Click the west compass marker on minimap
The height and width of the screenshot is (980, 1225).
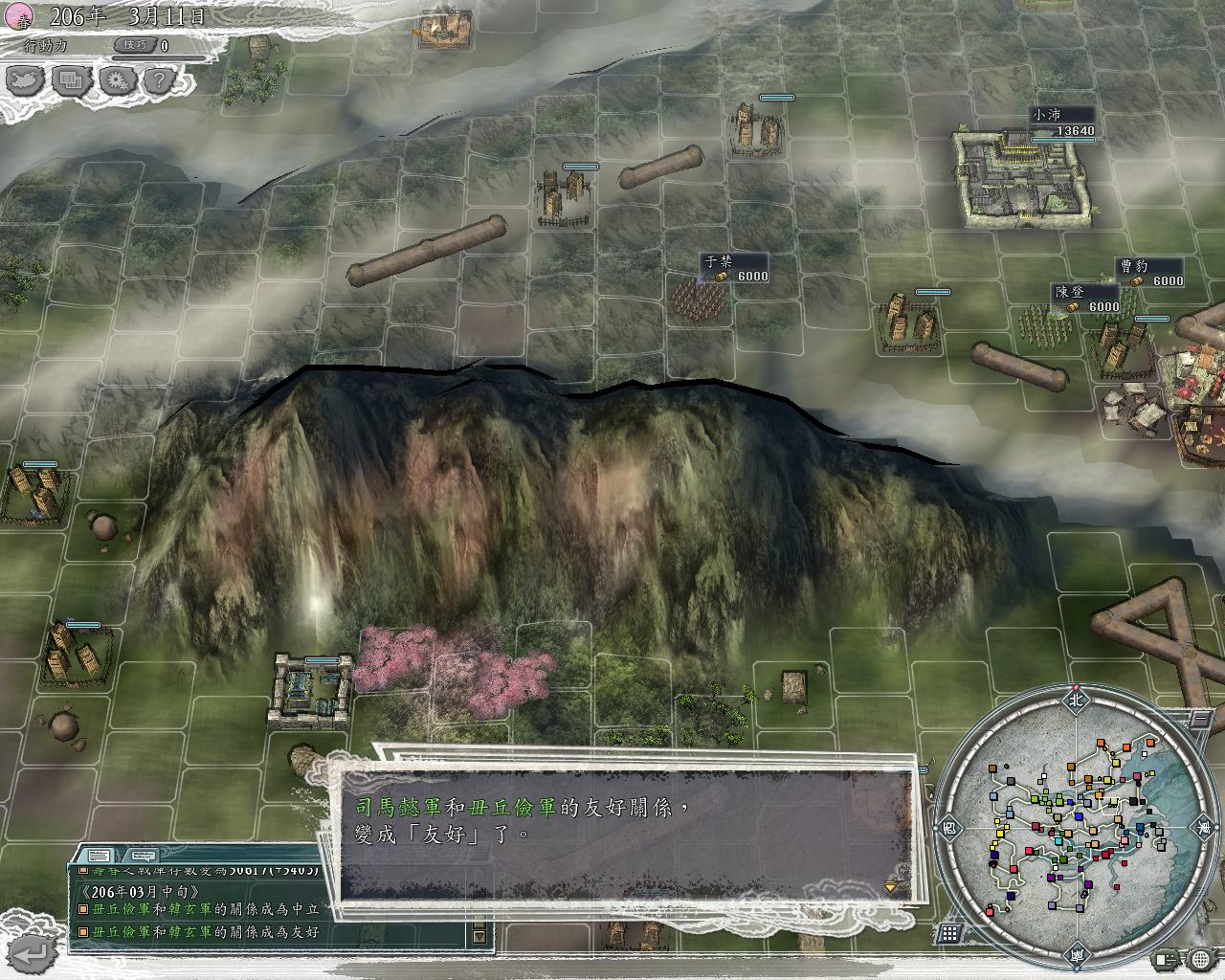click(949, 825)
